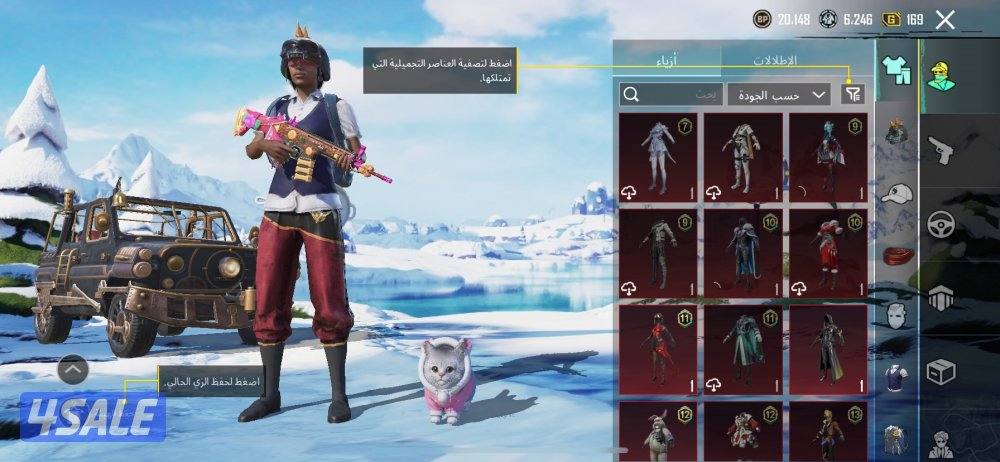Open the steering wheel vehicles category
Screen dimensions: 1000x462
point(941,223)
